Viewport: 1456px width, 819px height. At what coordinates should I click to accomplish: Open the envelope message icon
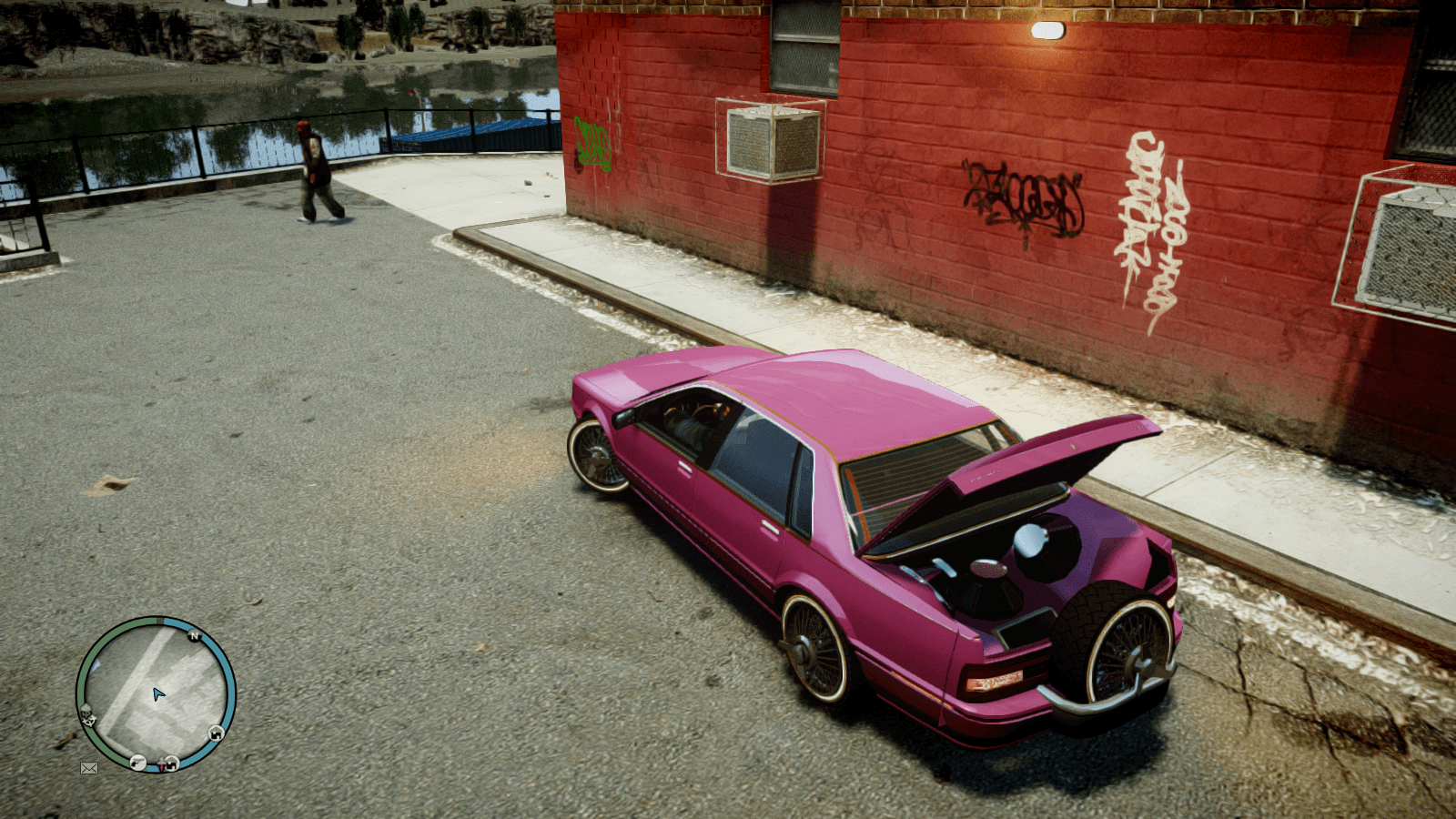click(88, 768)
